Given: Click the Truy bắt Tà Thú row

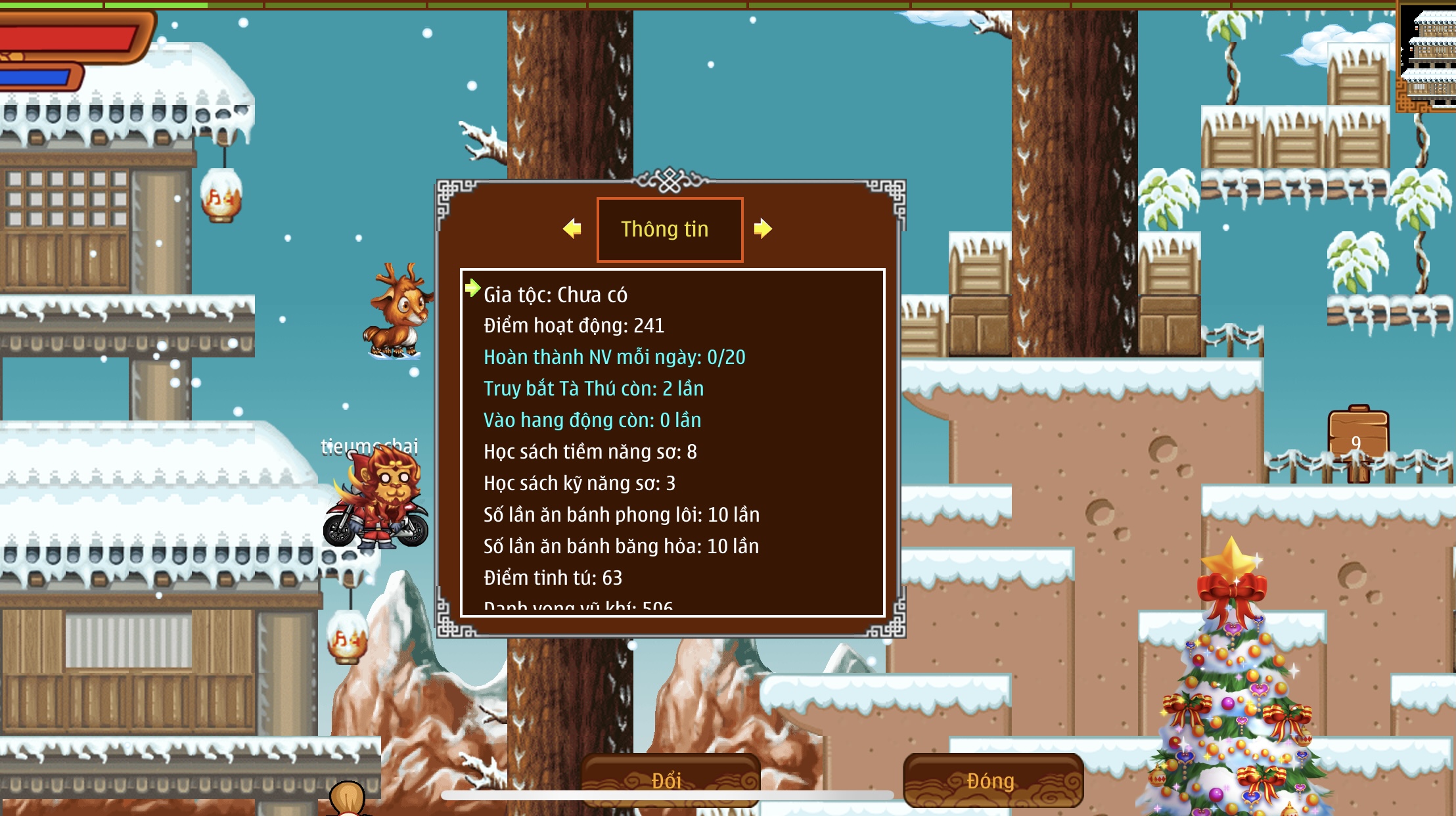Looking at the screenshot, I should coord(593,389).
